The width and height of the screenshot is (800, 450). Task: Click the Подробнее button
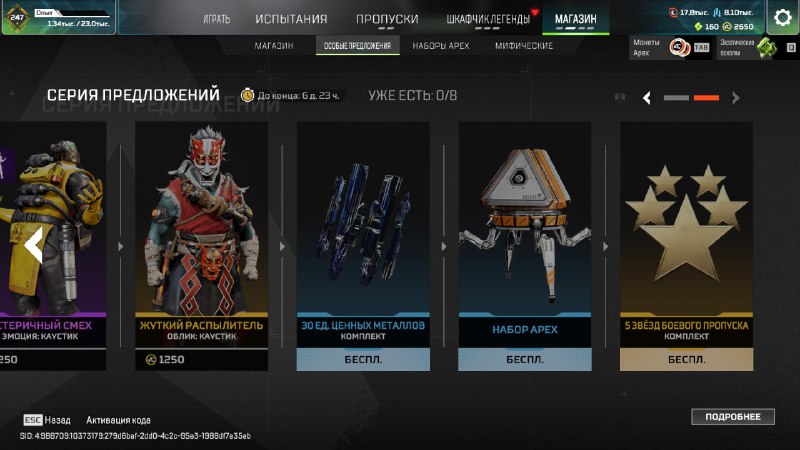point(732,417)
